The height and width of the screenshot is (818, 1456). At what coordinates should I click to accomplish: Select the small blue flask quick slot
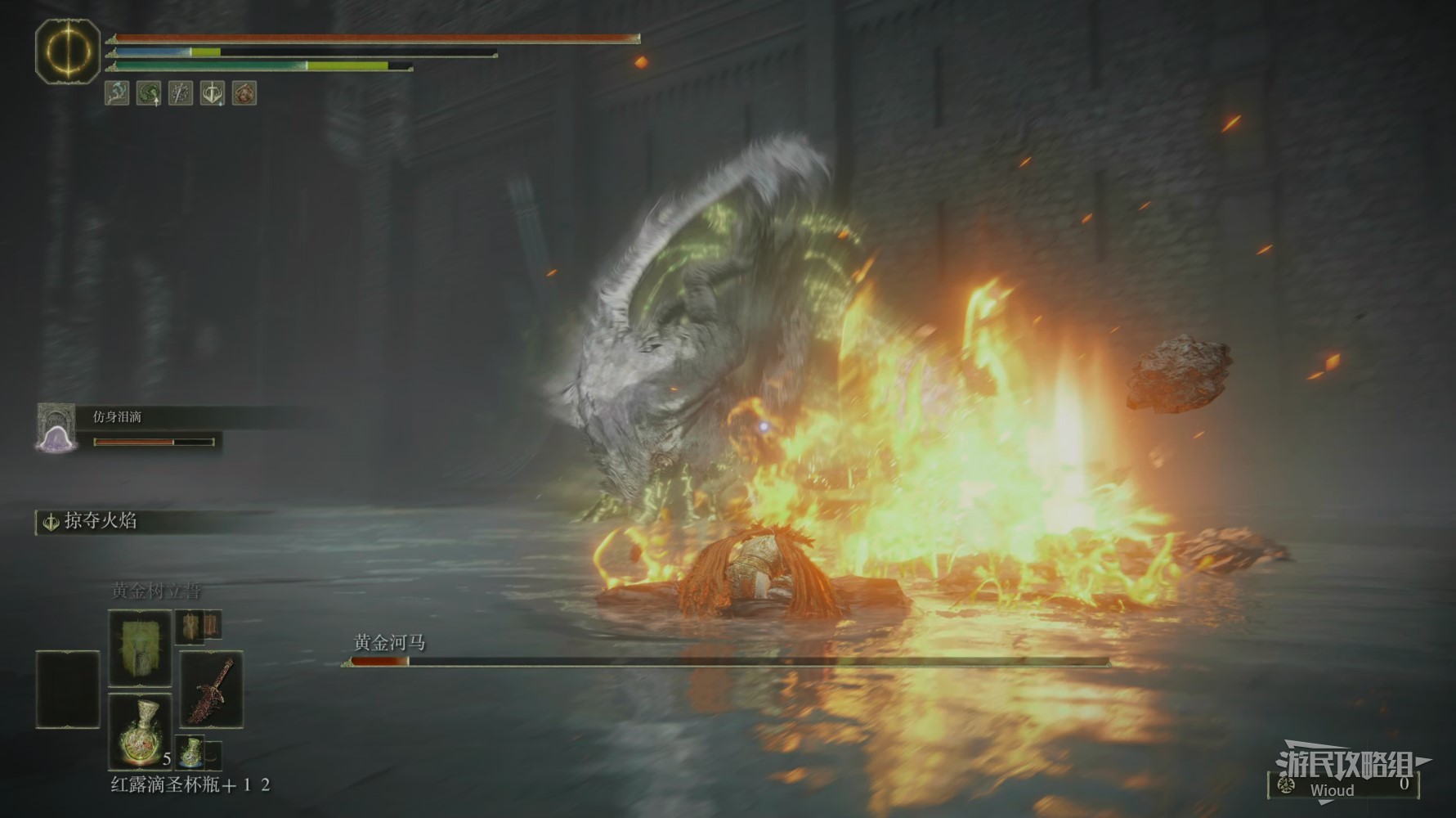[192, 751]
